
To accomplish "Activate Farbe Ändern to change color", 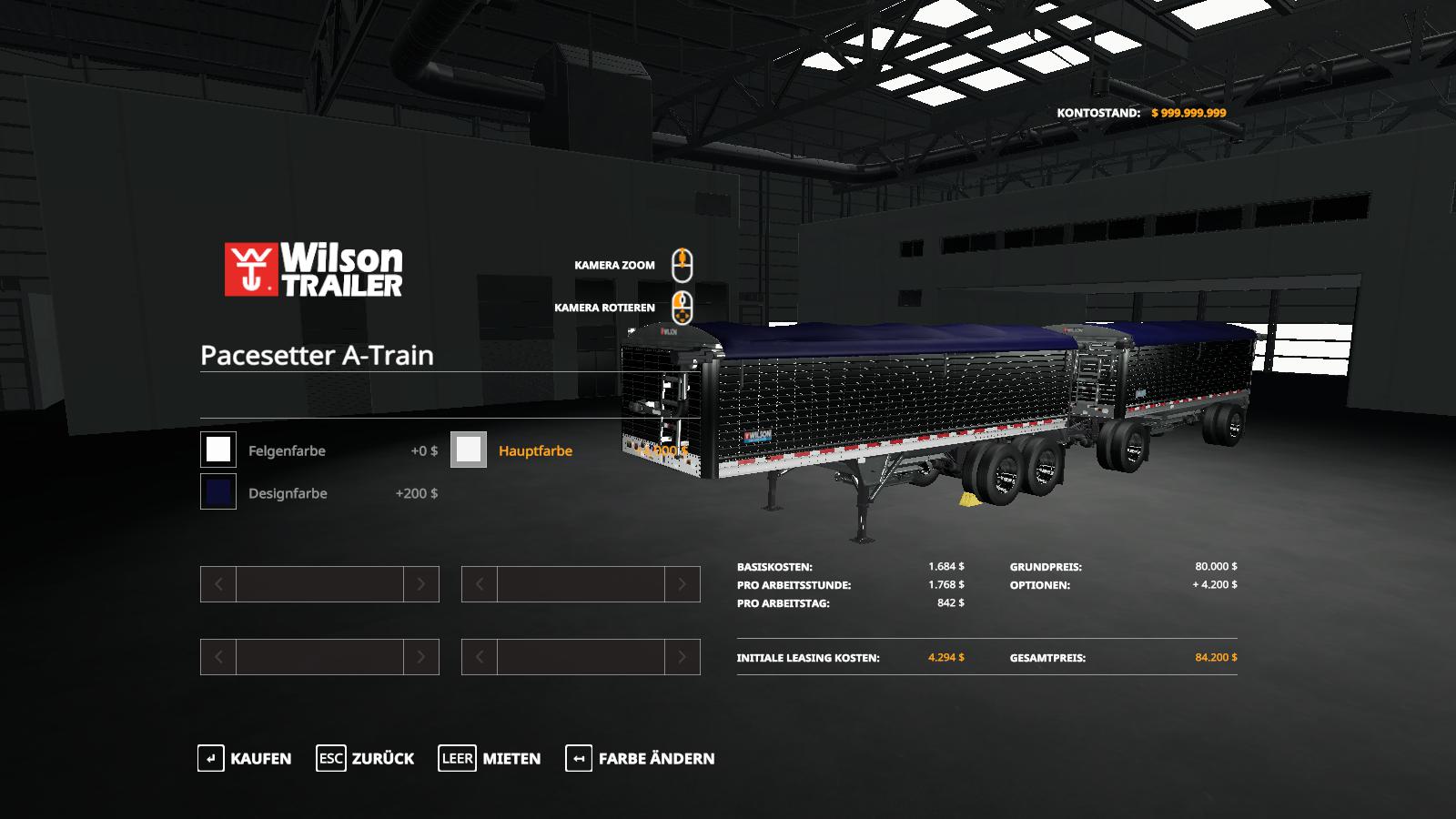I will click(640, 758).
